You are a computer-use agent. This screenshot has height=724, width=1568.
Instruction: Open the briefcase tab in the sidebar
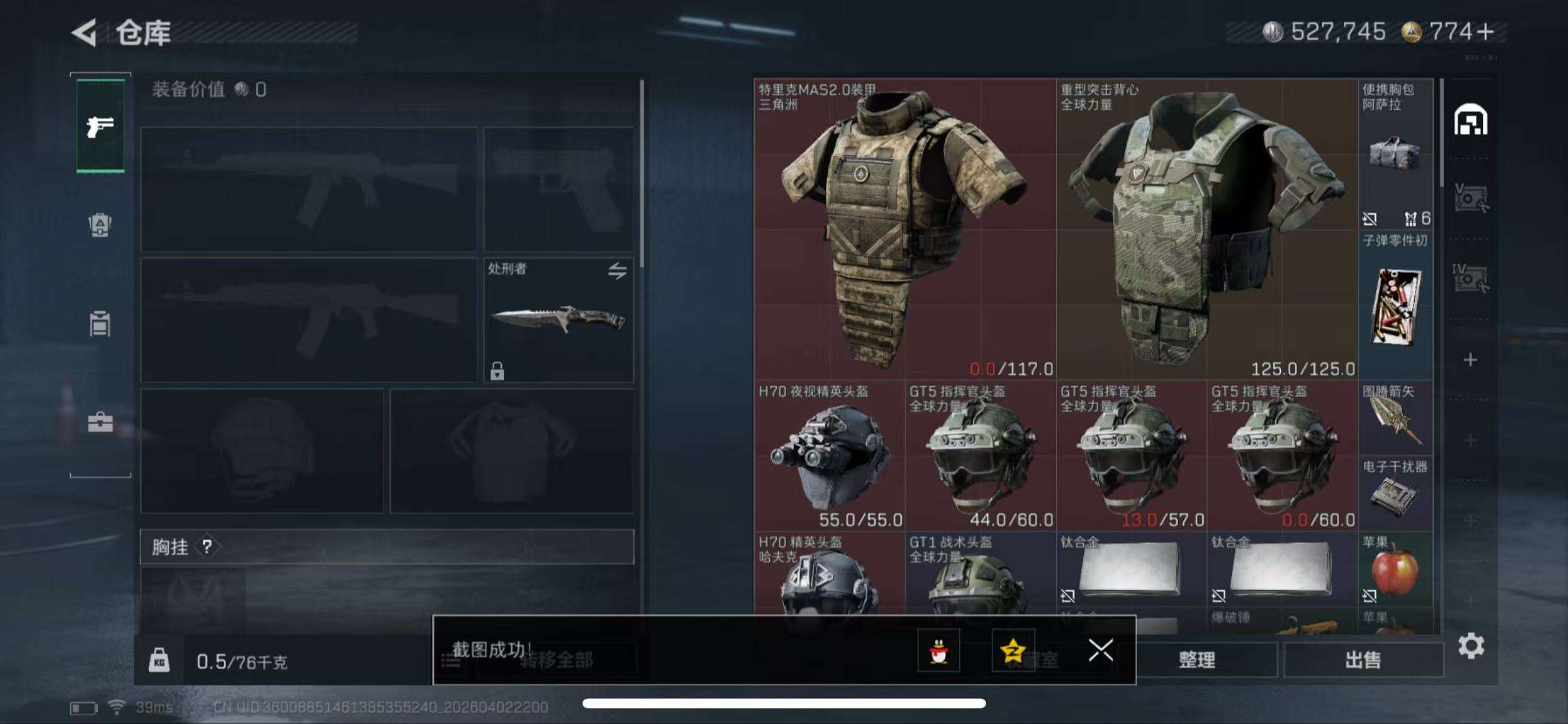[x=100, y=422]
